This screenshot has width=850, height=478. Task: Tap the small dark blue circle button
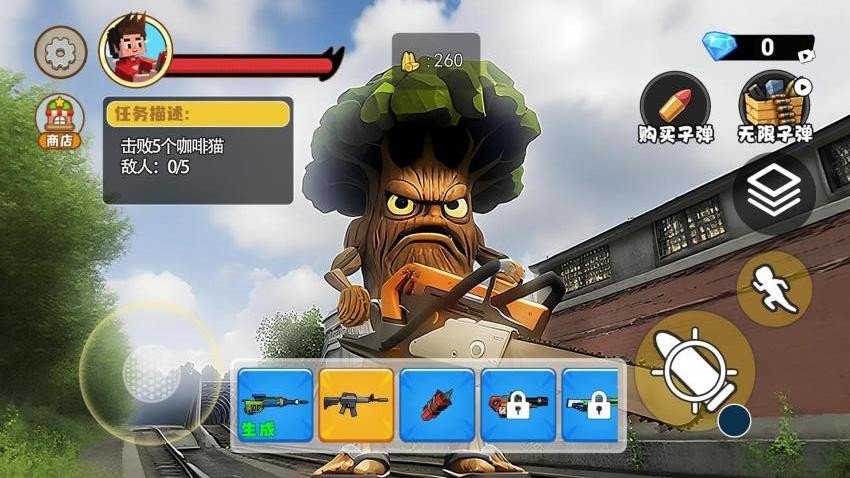(734, 421)
